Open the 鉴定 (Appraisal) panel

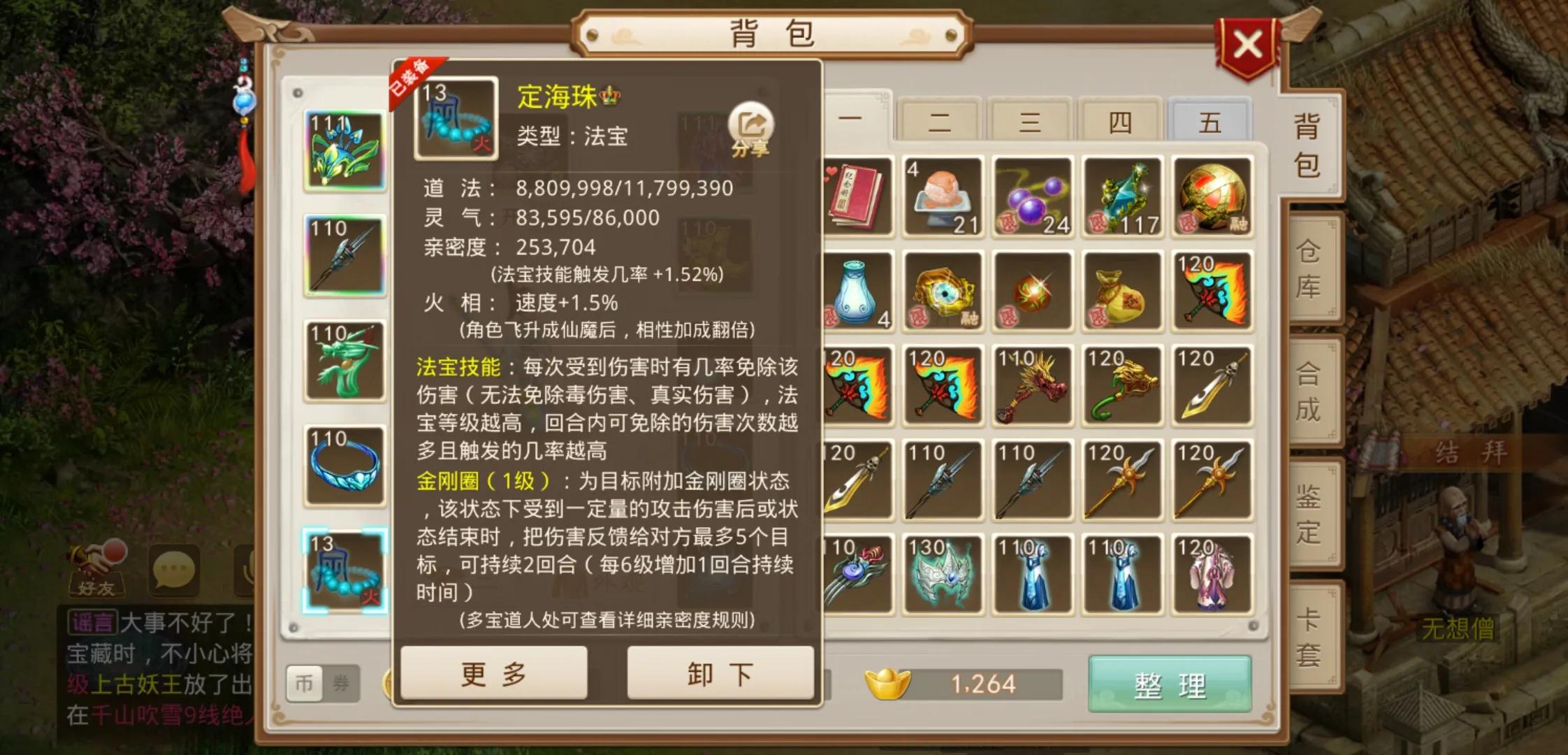1312,514
